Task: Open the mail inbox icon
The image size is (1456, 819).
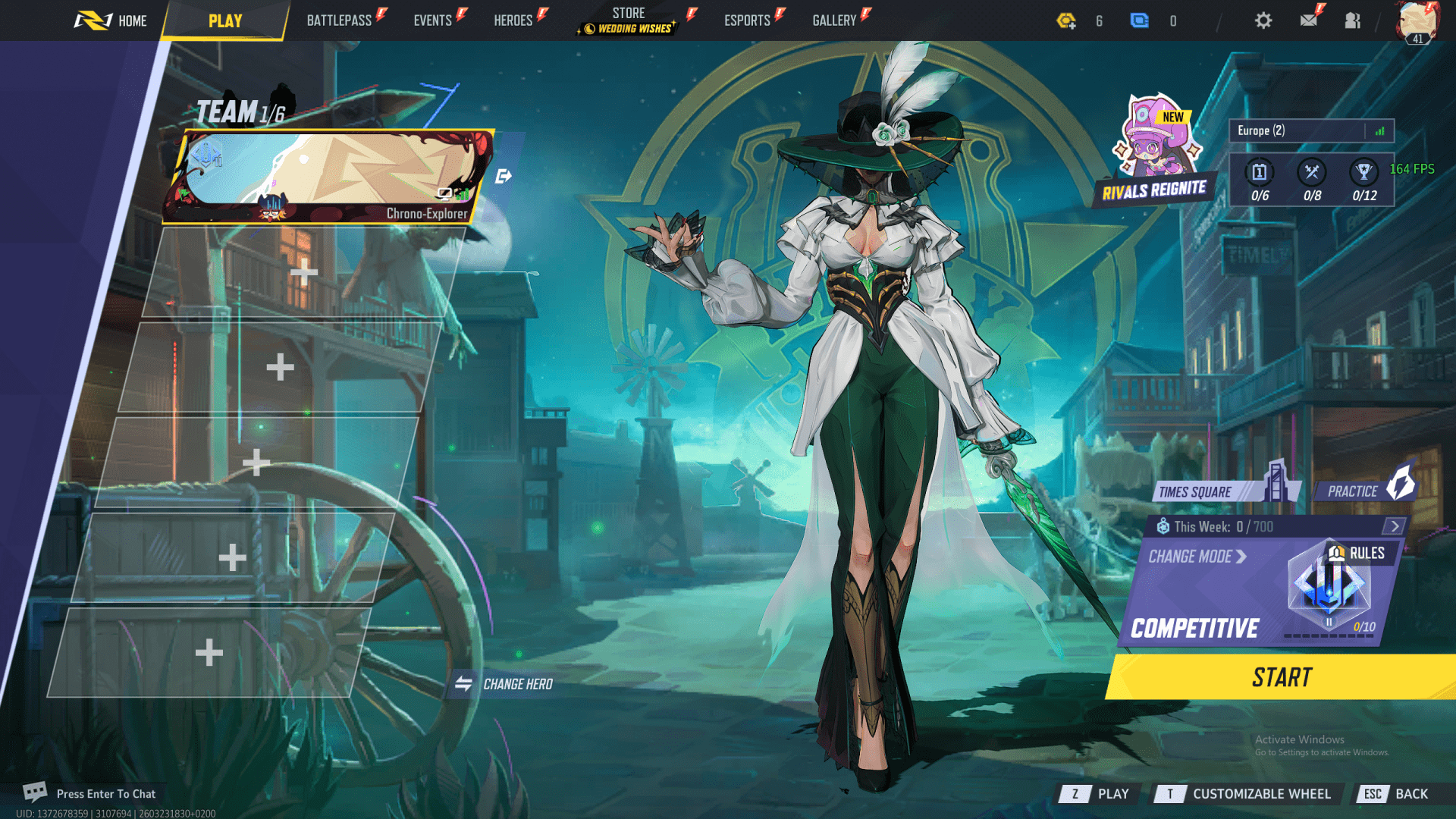Action: point(1307,20)
